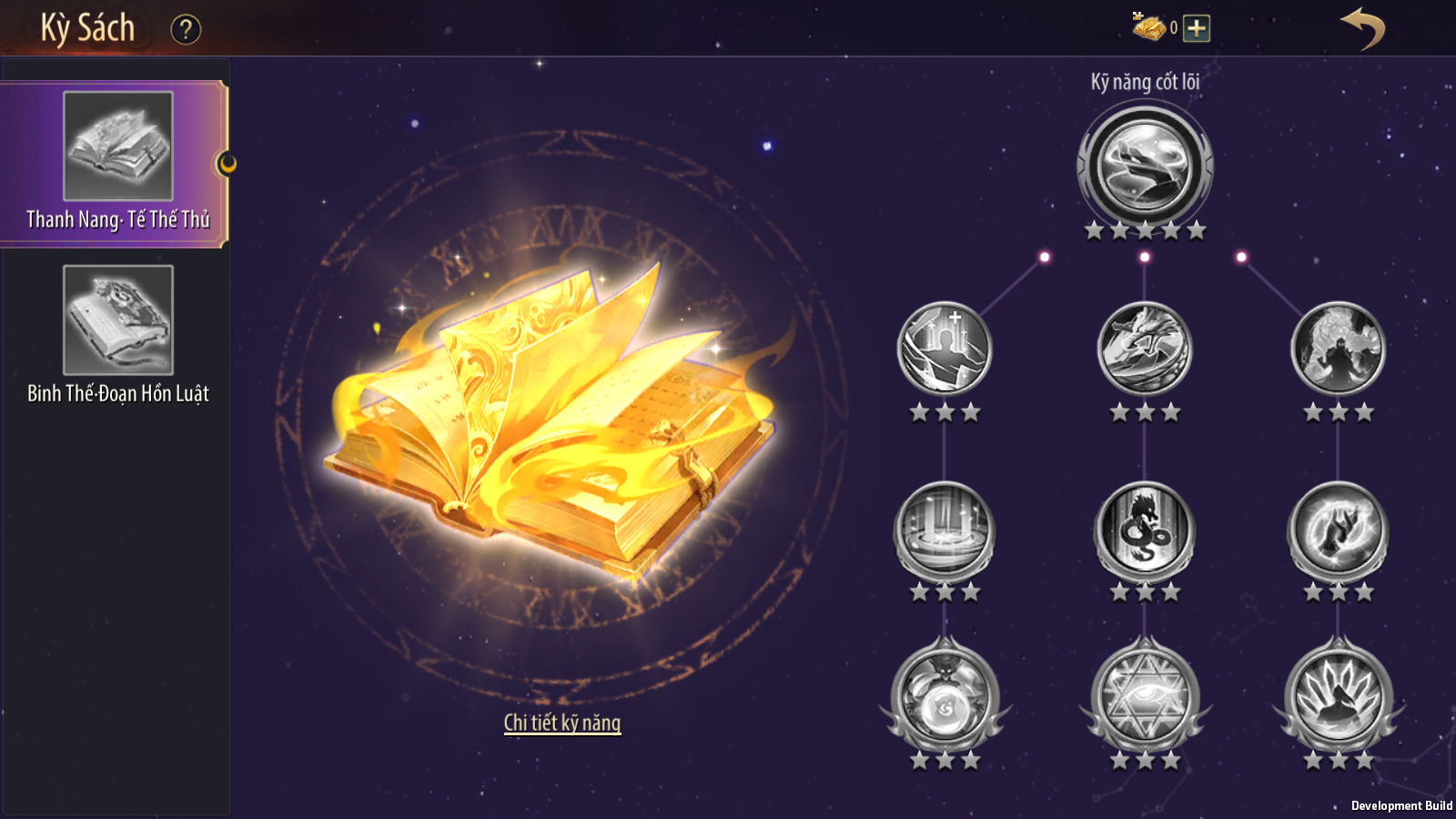Select the shadowy warrior skill node
Screen dimensions: 1456x819
[1338, 349]
